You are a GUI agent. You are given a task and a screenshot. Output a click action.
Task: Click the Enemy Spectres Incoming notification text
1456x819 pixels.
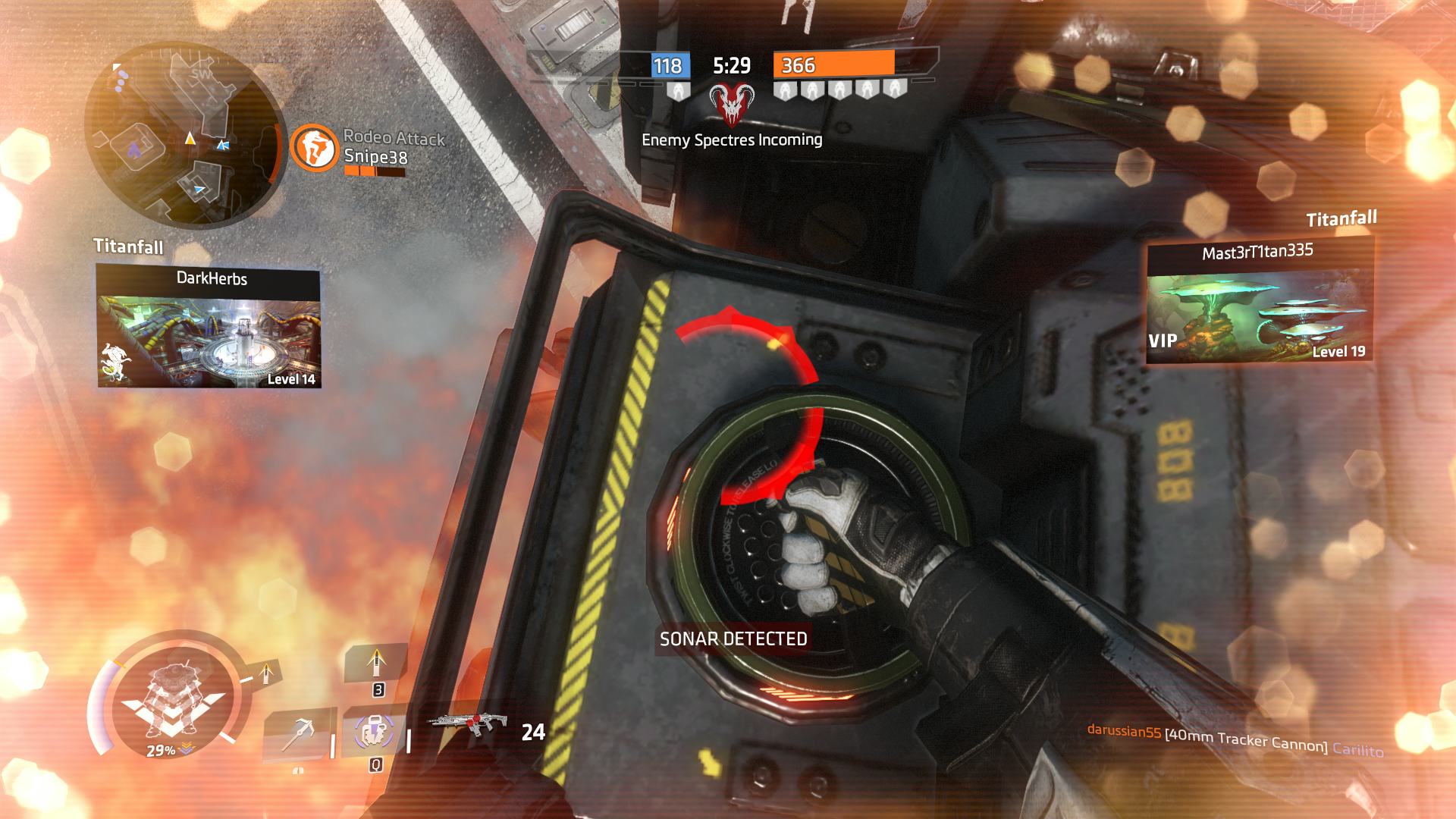coord(732,140)
